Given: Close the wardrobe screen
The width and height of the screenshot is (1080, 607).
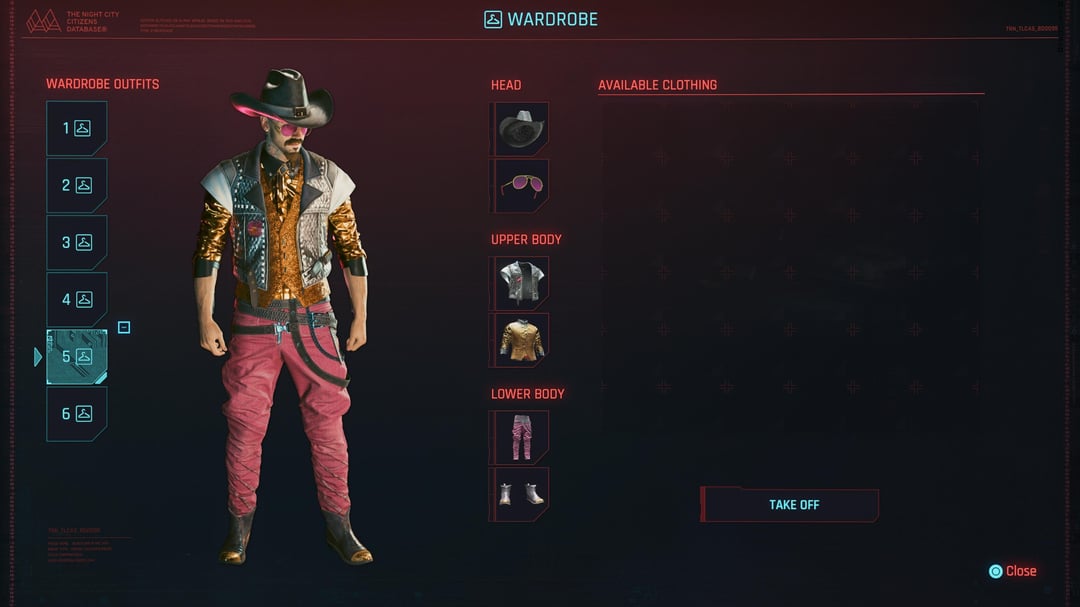Looking at the screenshot, I should click(x=1012, y=571).
